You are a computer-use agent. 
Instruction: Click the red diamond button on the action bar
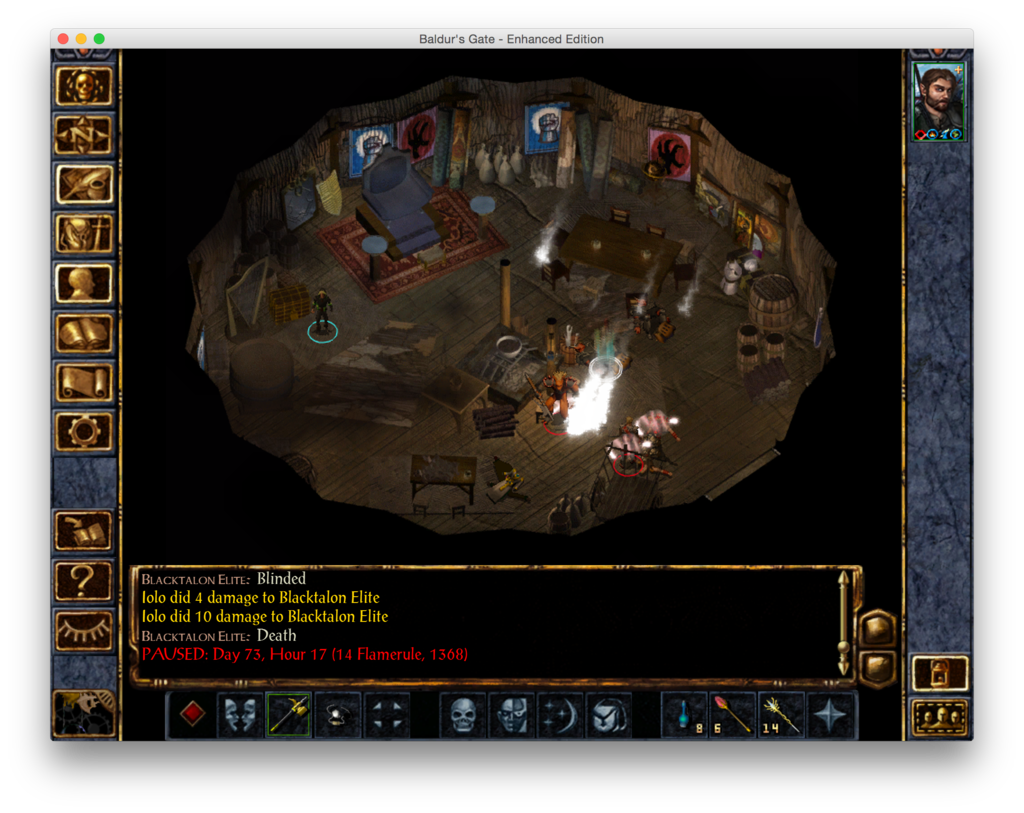[x=193, y=715]
